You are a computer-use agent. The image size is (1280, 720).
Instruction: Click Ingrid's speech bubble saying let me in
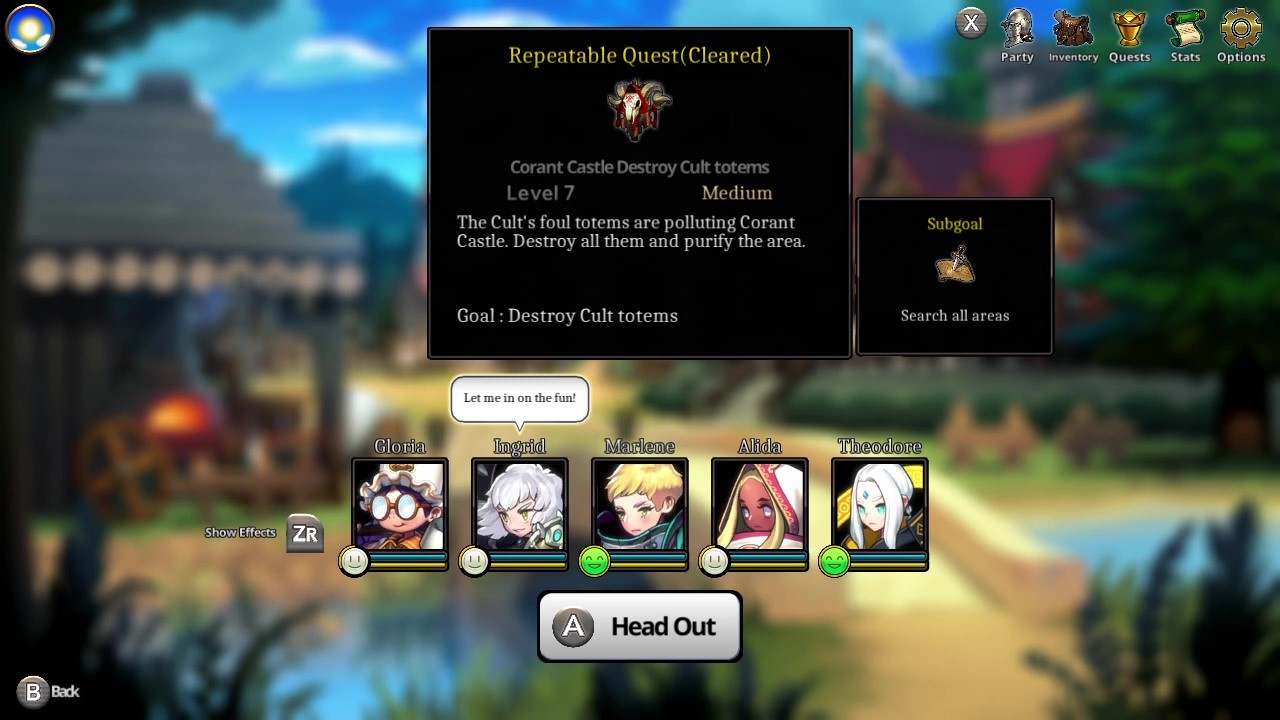(x=519, y=398)
